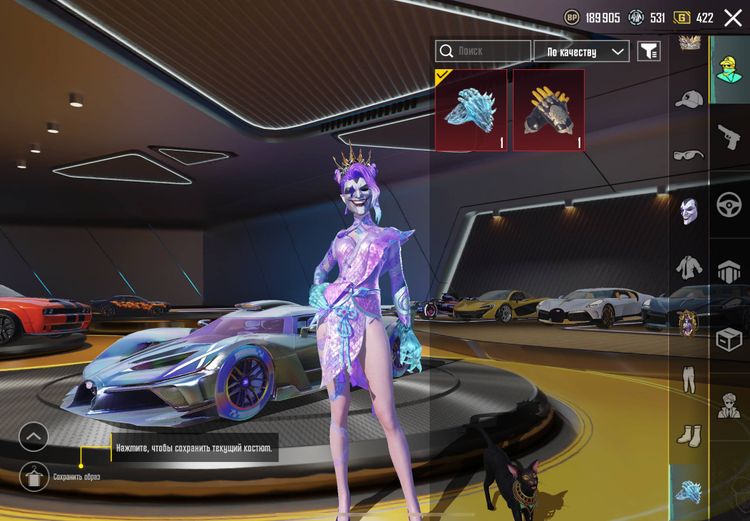Select the icy blue claw gloves item
Viewport: 750px width, 521px height.
[x=471, y=109]
